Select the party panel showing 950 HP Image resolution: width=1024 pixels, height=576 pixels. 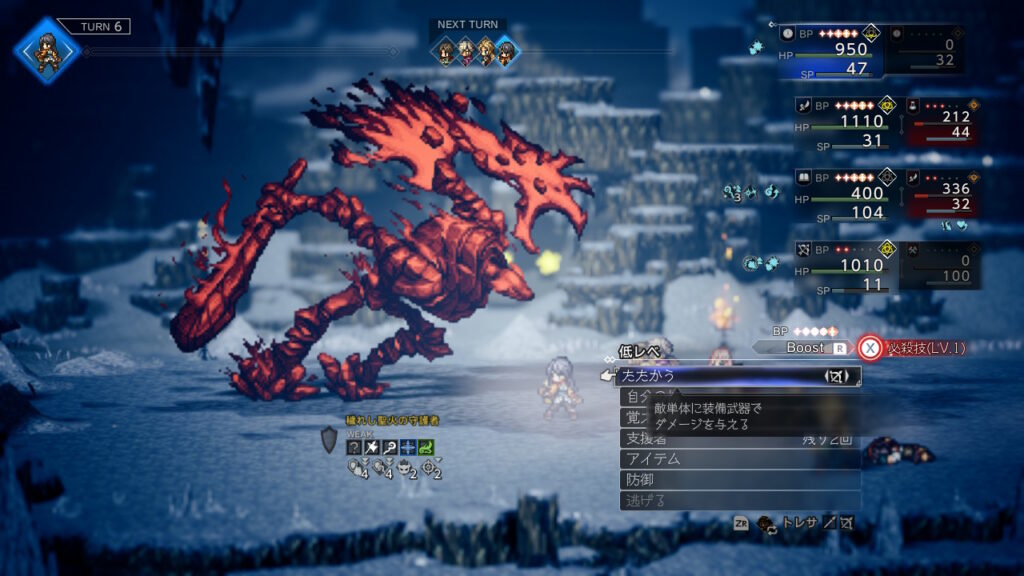pyautogui.click(x=832, y=52)
